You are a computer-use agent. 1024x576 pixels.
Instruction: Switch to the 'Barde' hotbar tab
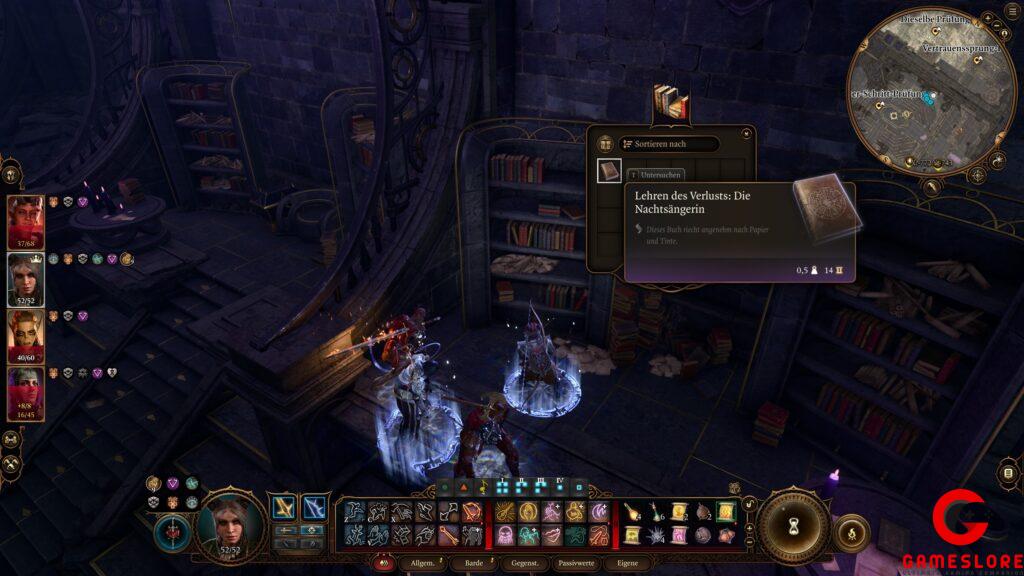pyautogui.click(x=470, y=565)
